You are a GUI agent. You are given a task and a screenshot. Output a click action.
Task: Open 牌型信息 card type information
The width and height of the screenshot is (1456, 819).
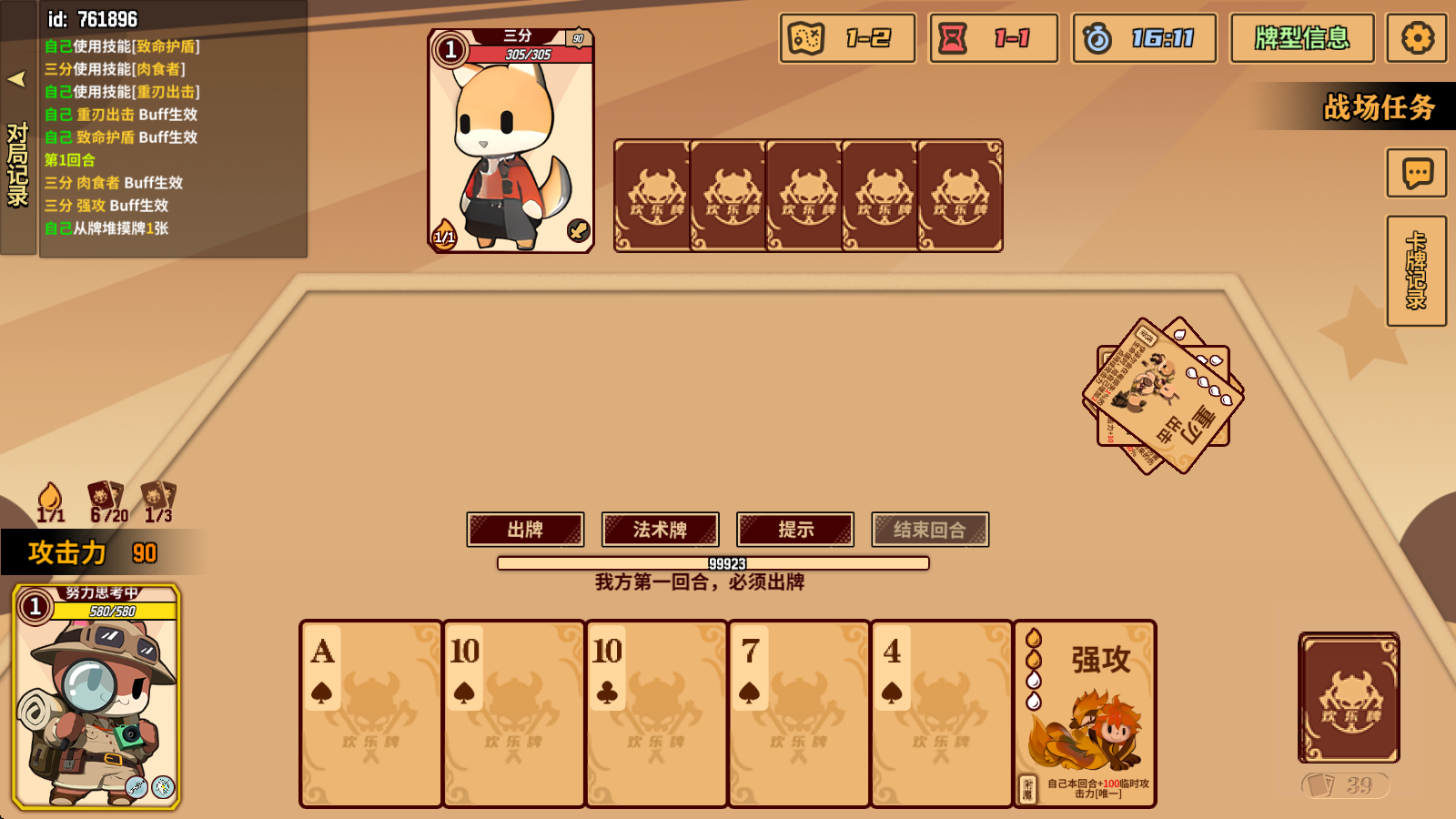tap(1302, 38)
